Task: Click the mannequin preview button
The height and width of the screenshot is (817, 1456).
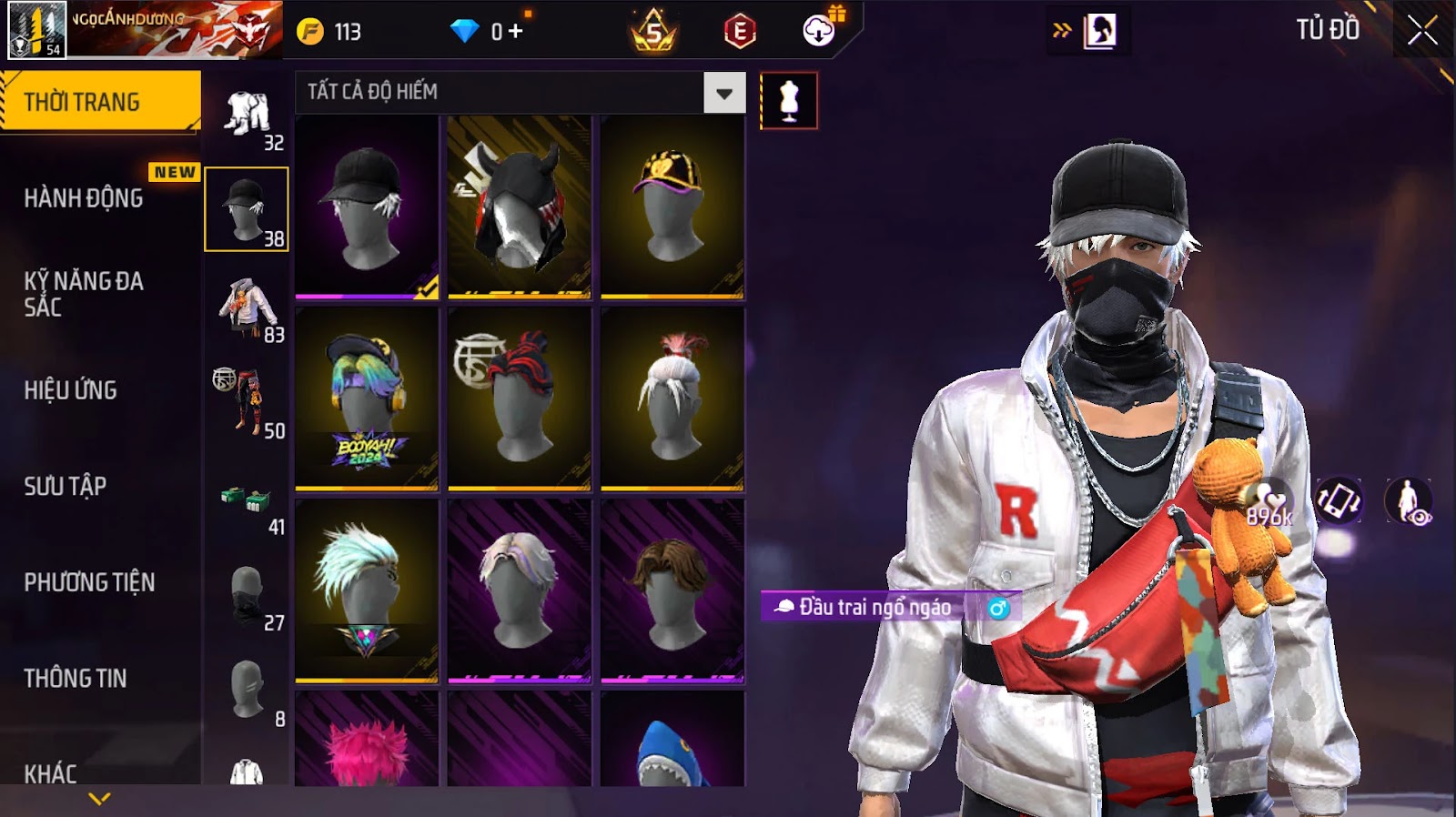Action: (789, 100)
